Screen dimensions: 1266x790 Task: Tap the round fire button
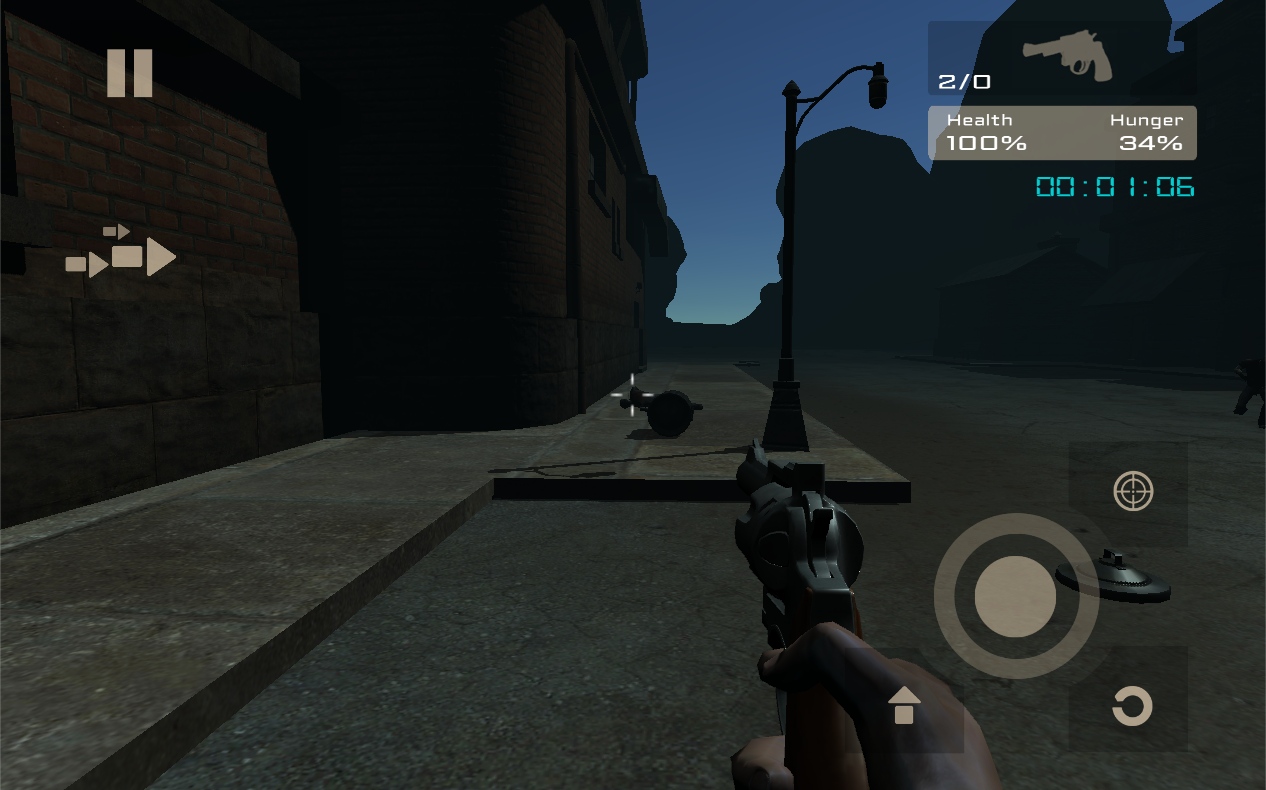(1015, 596)
